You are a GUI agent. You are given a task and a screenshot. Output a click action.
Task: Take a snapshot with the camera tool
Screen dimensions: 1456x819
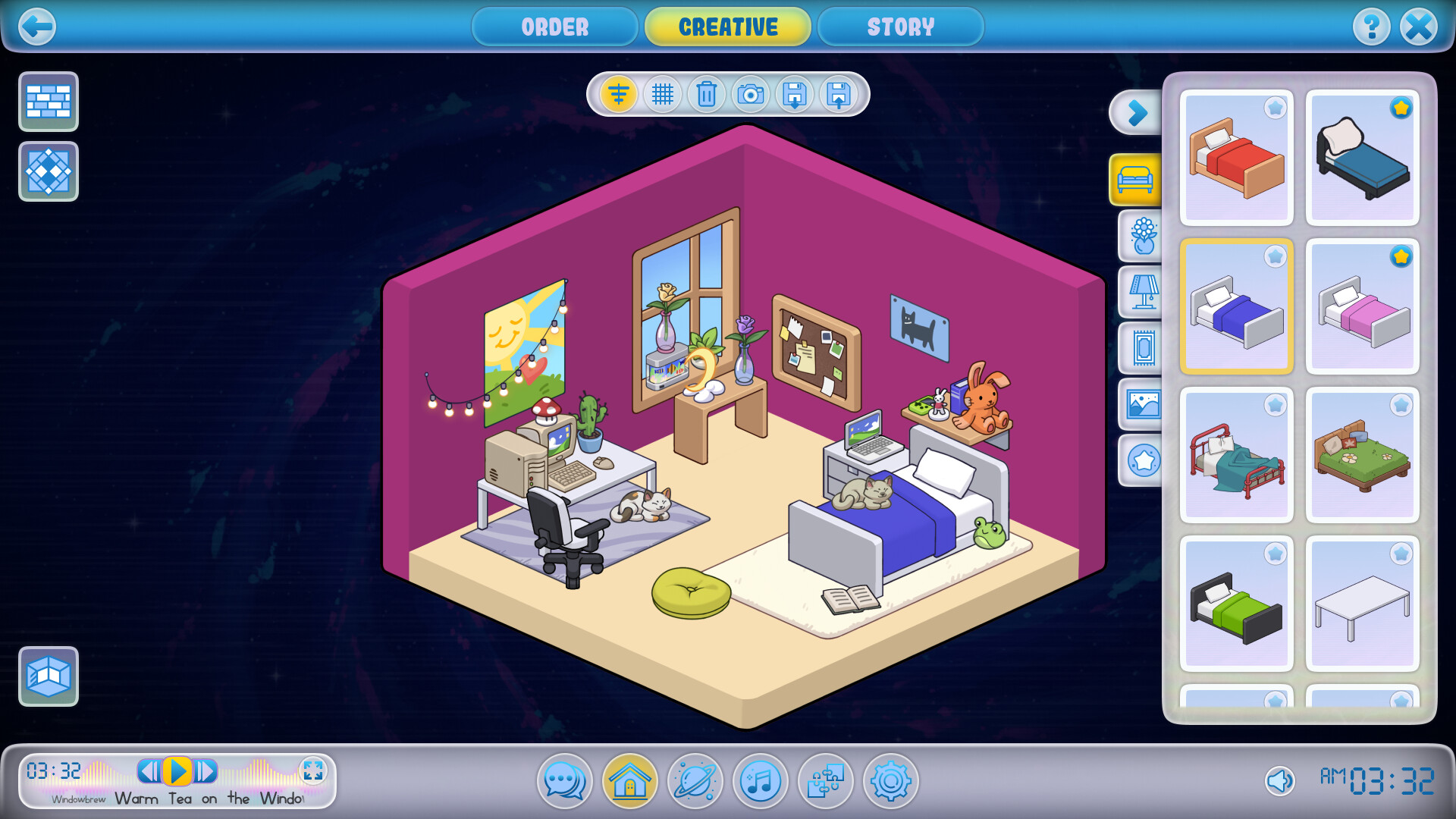(x=750, y=95)
